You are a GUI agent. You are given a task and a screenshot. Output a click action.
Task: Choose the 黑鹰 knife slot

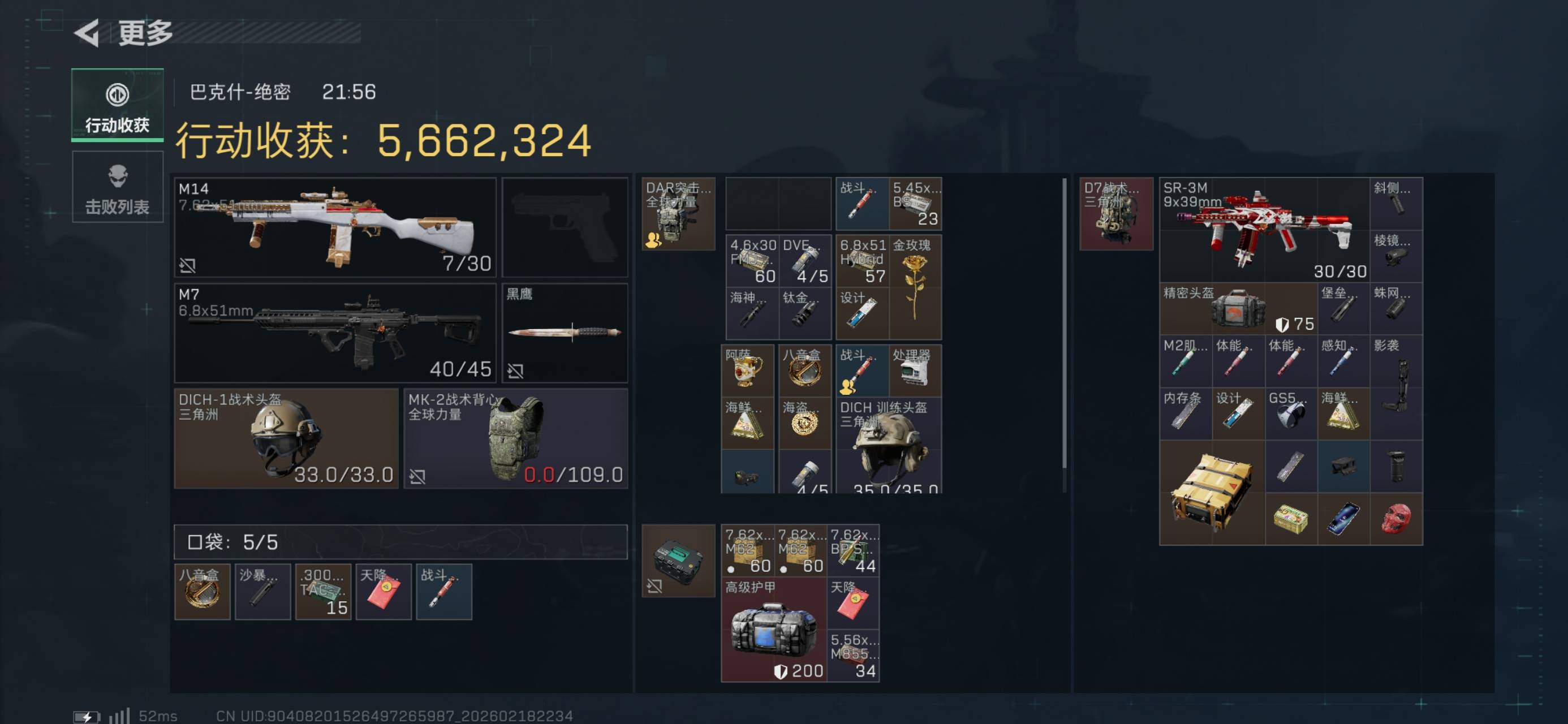(565, 333)
